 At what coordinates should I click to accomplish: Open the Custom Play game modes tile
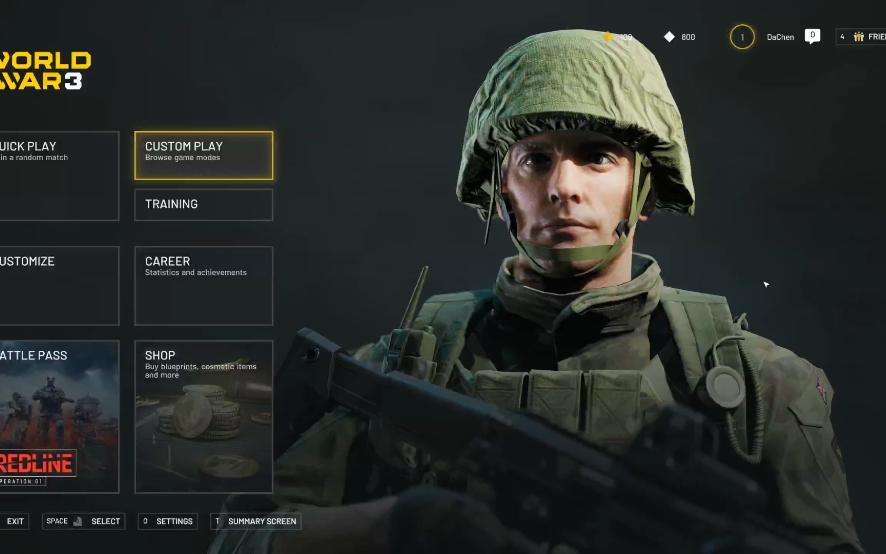point(203,156)
